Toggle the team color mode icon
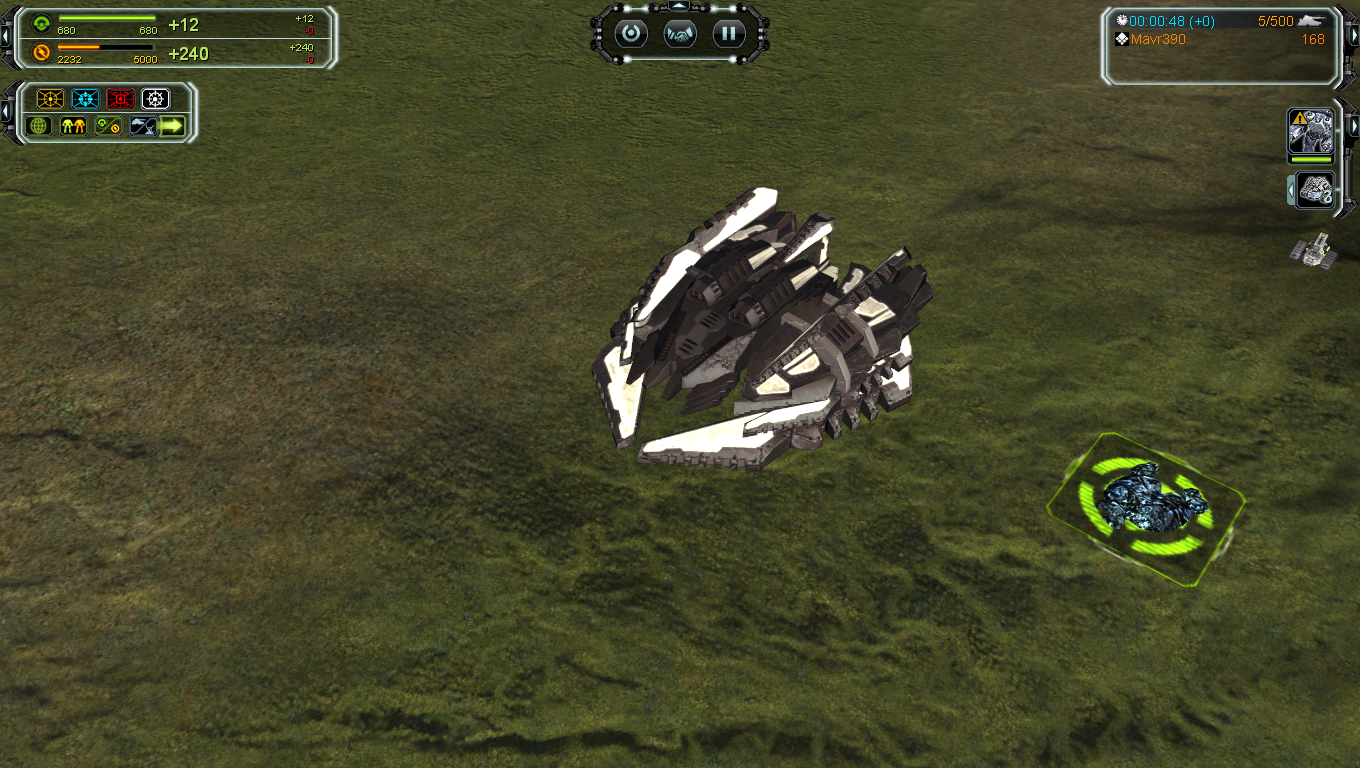The height and width of the screenshot is (768, 1360). (74, 126)
